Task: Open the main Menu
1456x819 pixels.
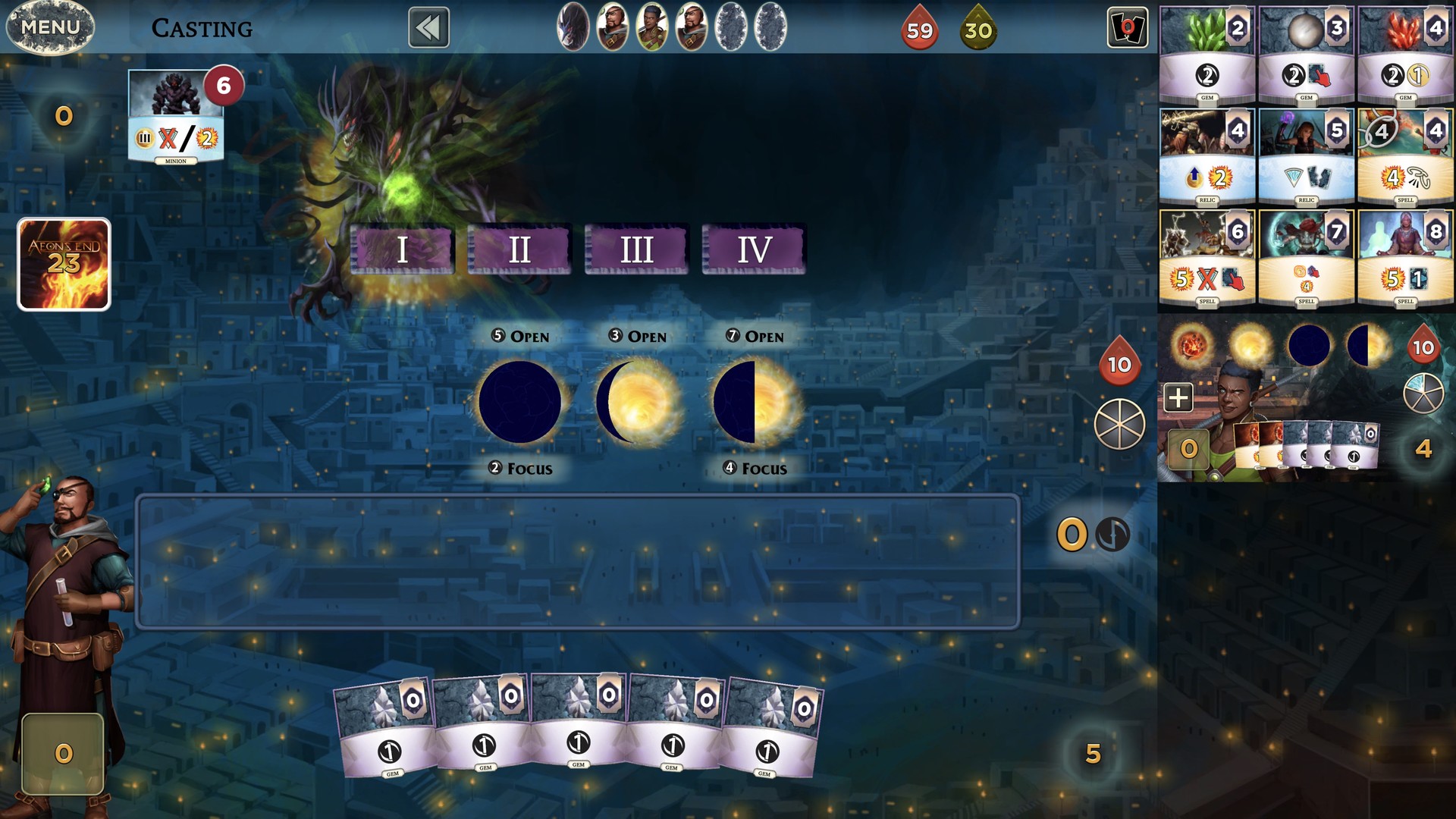Action: (50, 27)
